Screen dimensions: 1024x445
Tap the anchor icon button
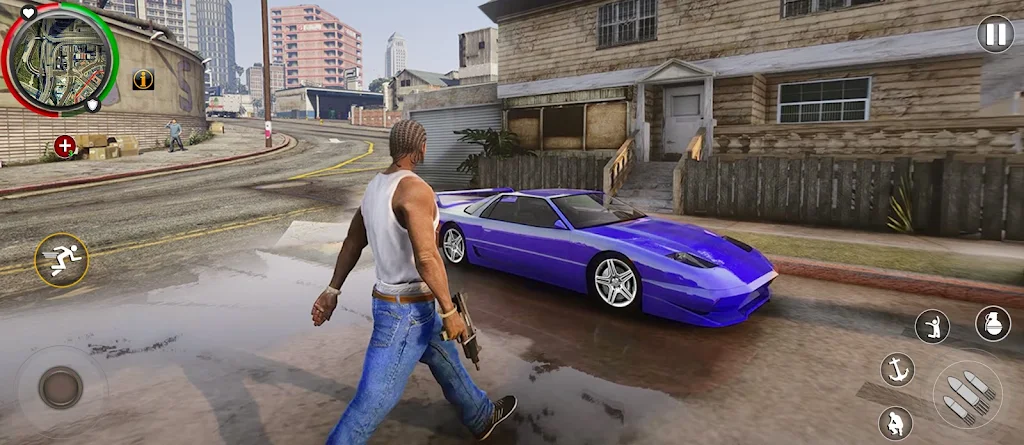(897, 369)
